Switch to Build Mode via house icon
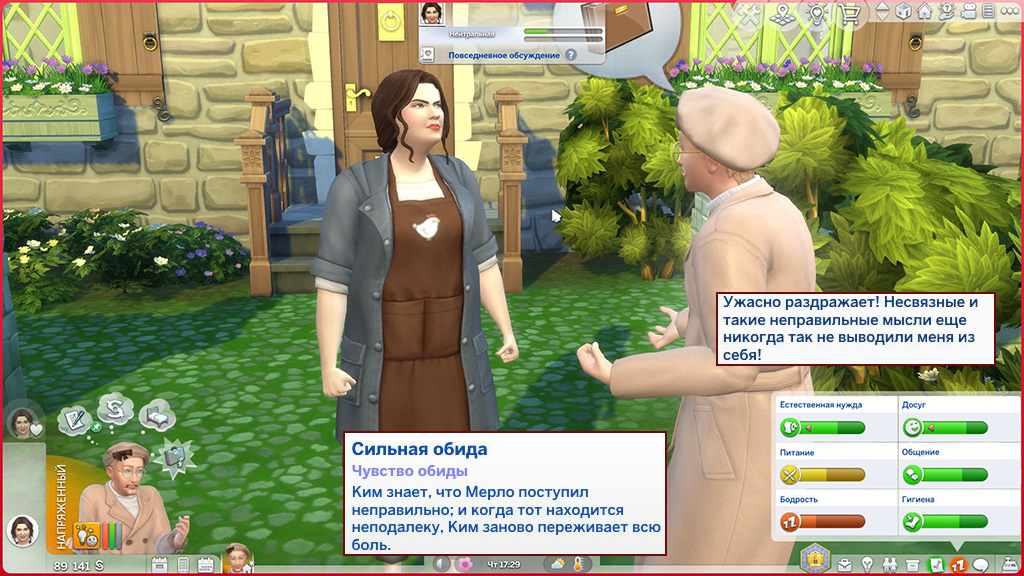The image size is (1024, 576). (925, 12)
